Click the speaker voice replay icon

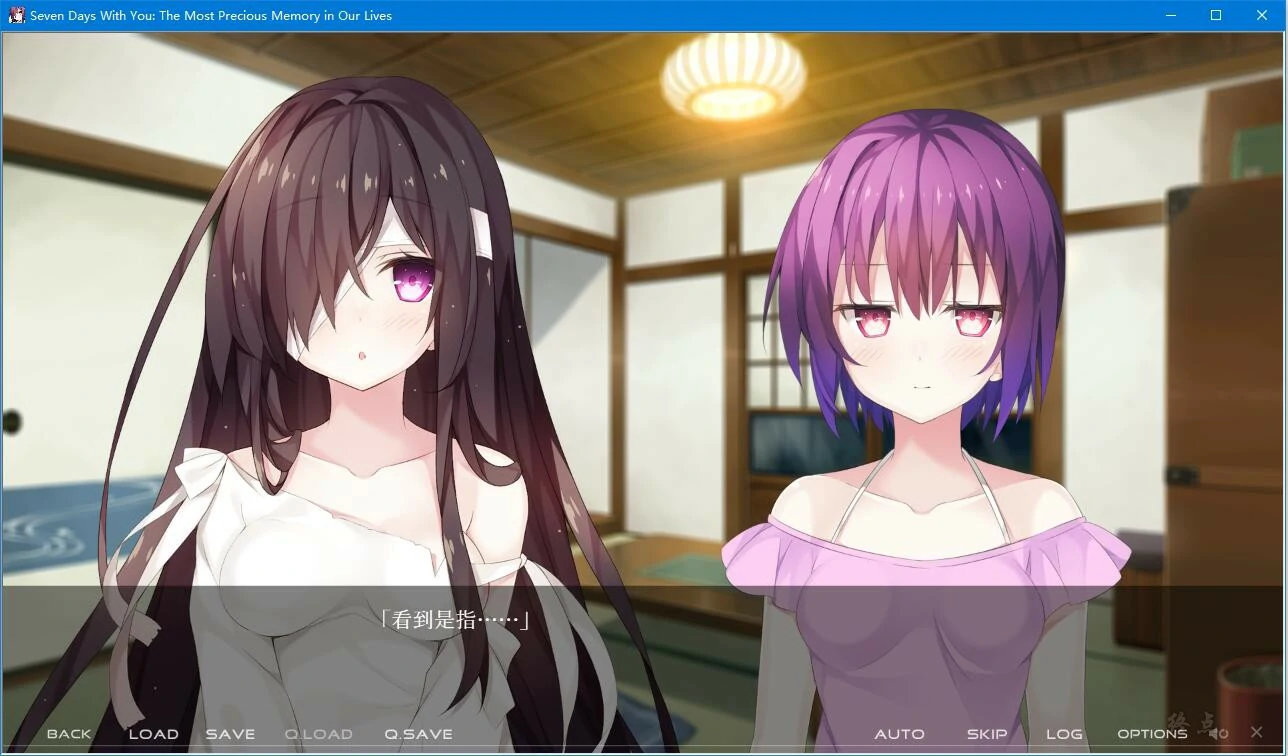[x=1218, y=733]
